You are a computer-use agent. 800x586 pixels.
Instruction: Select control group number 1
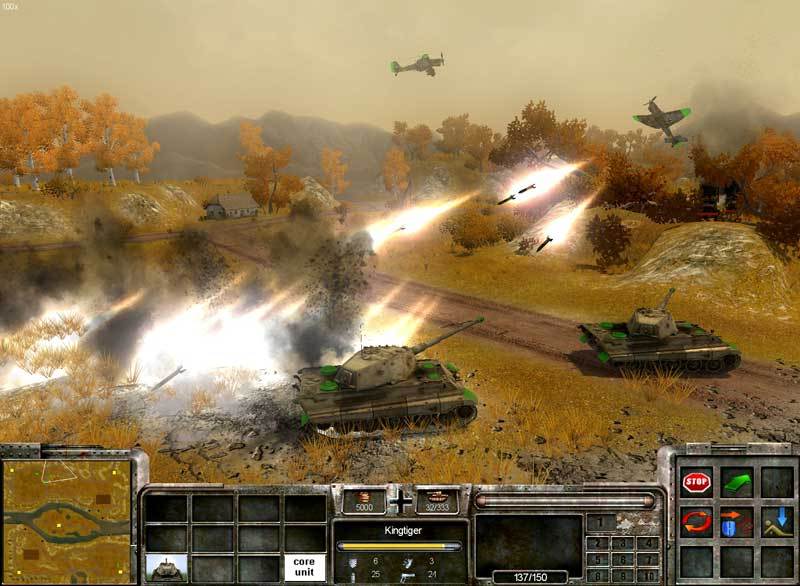point(601,521)
